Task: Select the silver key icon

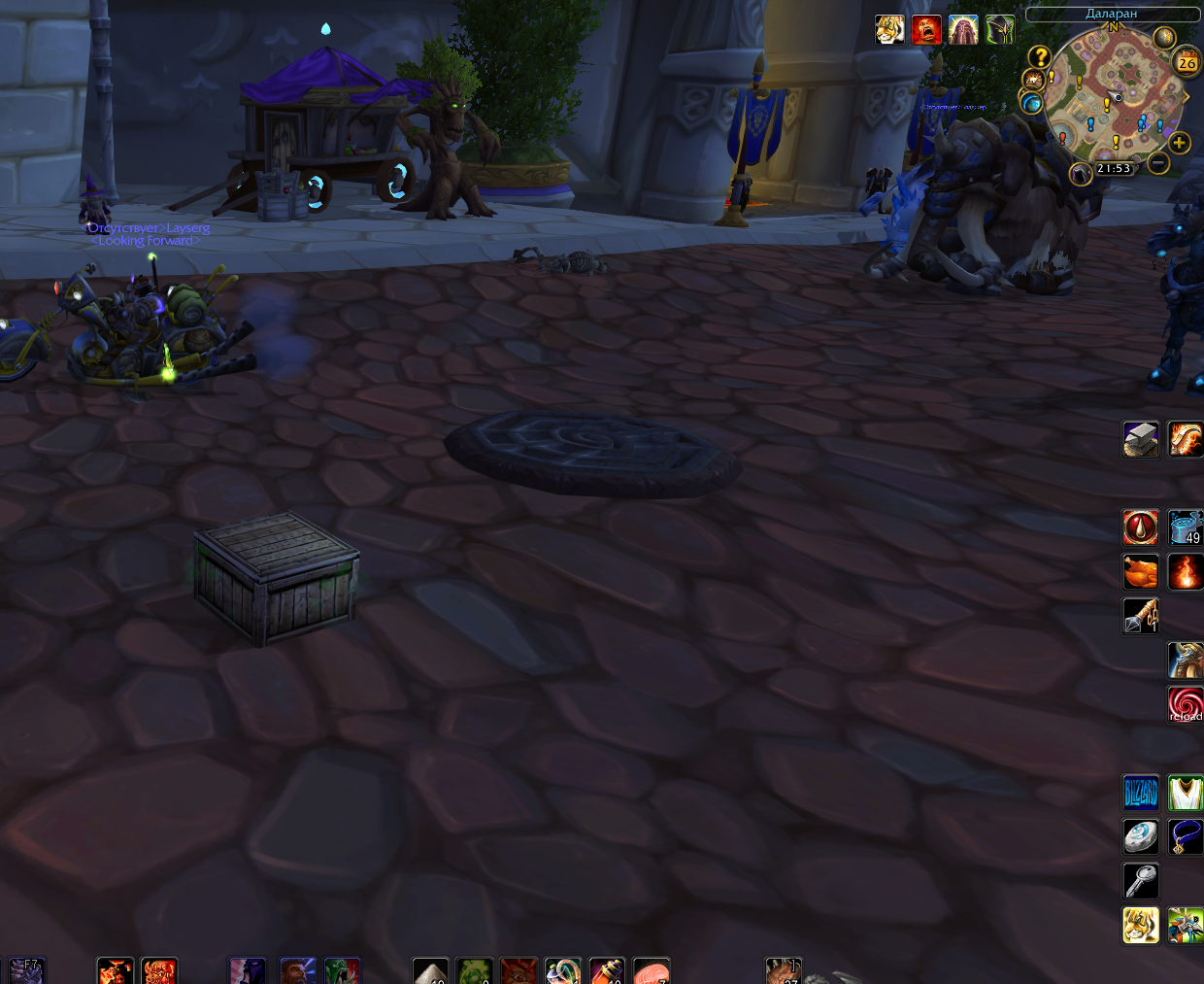Action: pos(1141,881)
